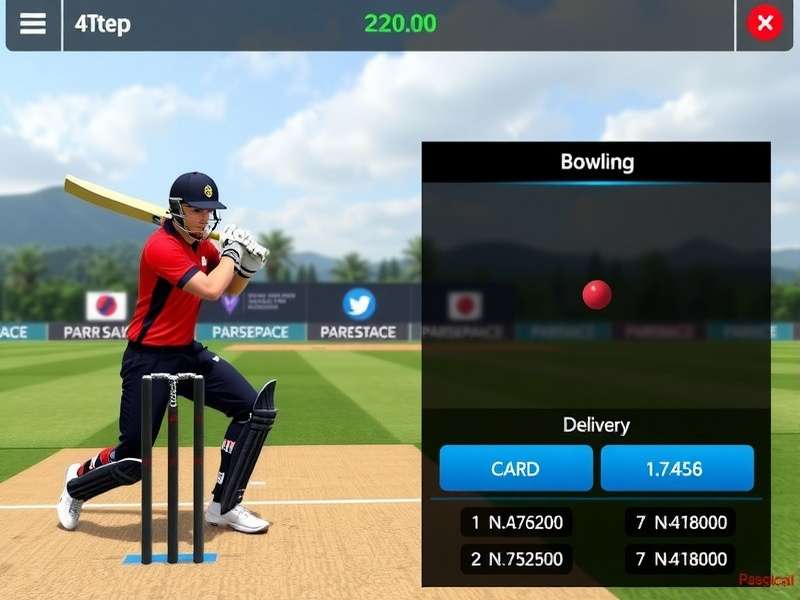Pick the 2 N.752500 entry
The width and height of the screenshot is (800, 600).
click(x=516, y=559)
